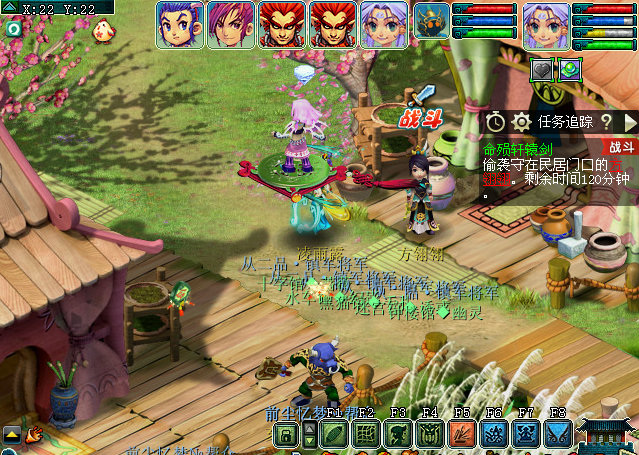The image size is (639, 455).
Task: Activate the F6 blue splash skill
Action: tap(494, 434)
